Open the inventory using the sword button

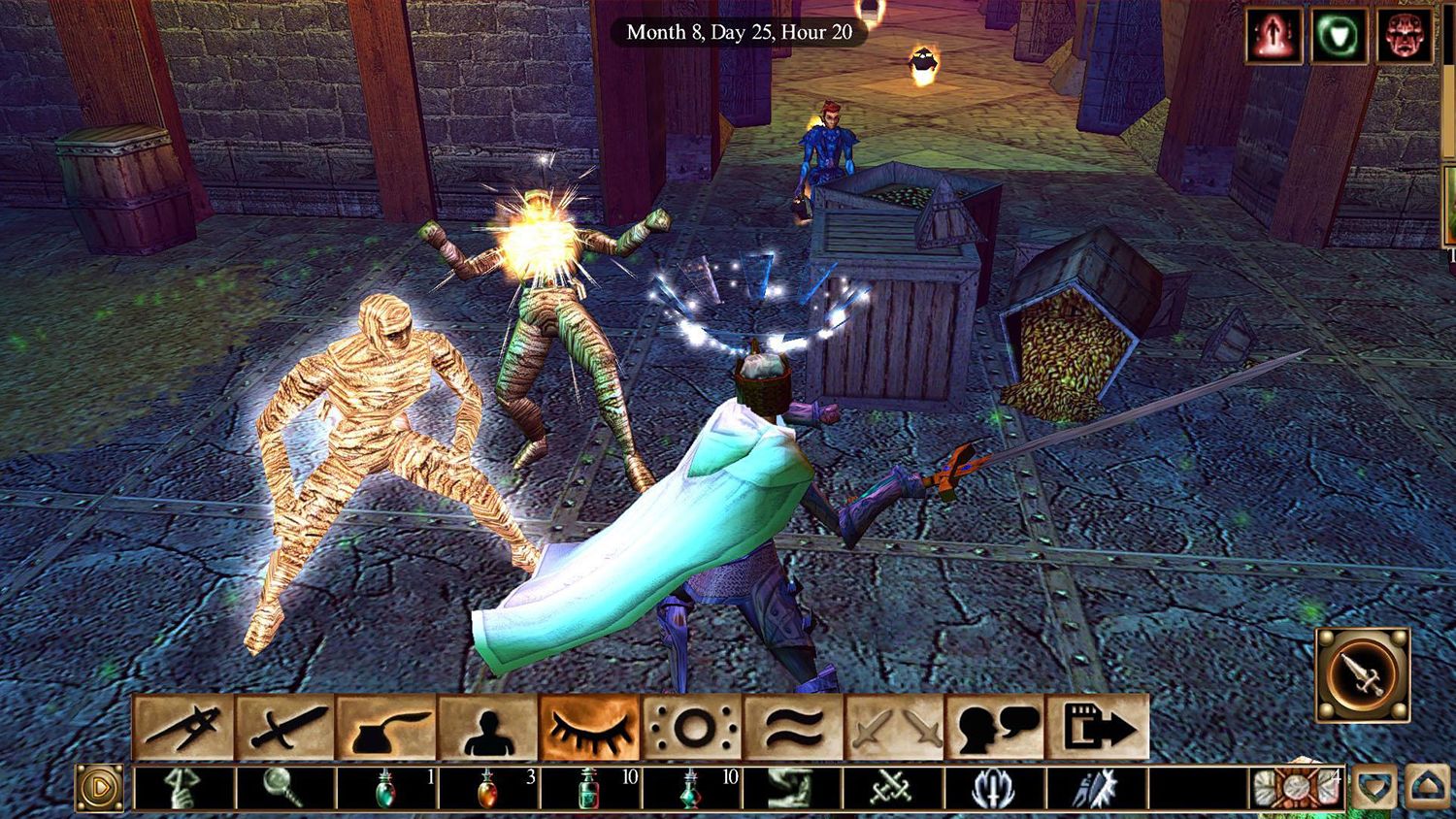click(285, 728)
